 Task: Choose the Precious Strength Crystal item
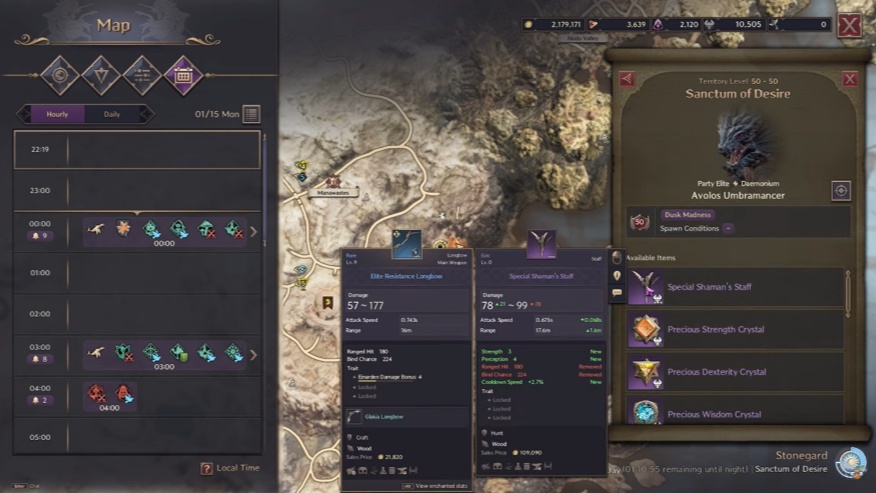pos(735,330)
